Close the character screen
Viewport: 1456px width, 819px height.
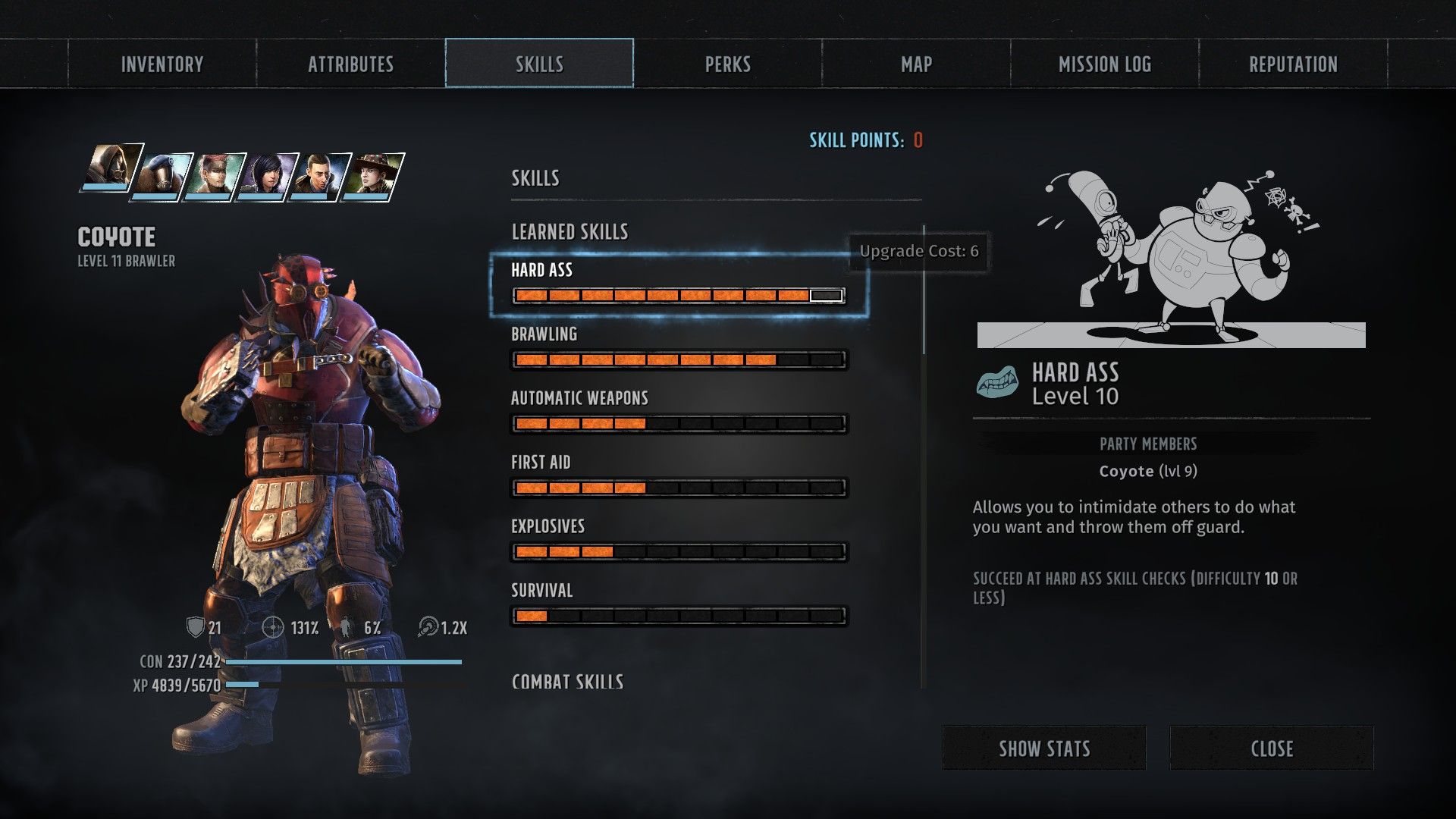pos(1271,748)
